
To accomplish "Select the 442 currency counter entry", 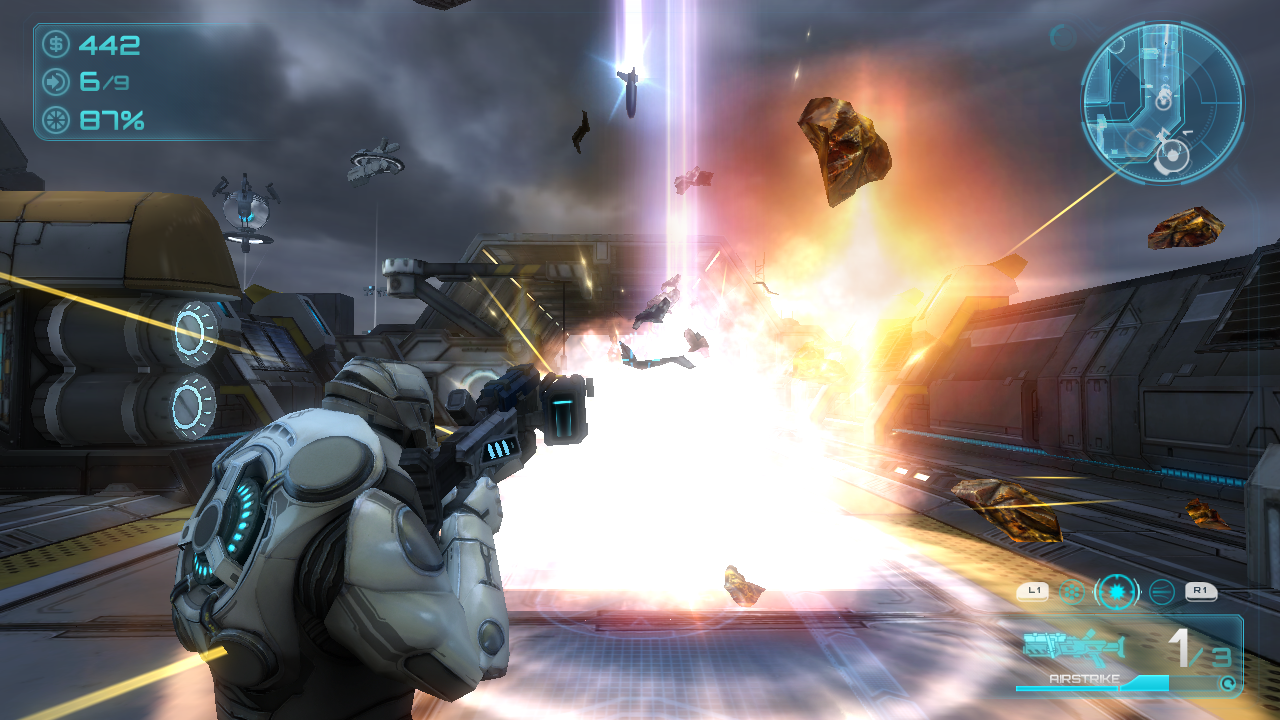I will pyautogui.click(x=110, y=45).
